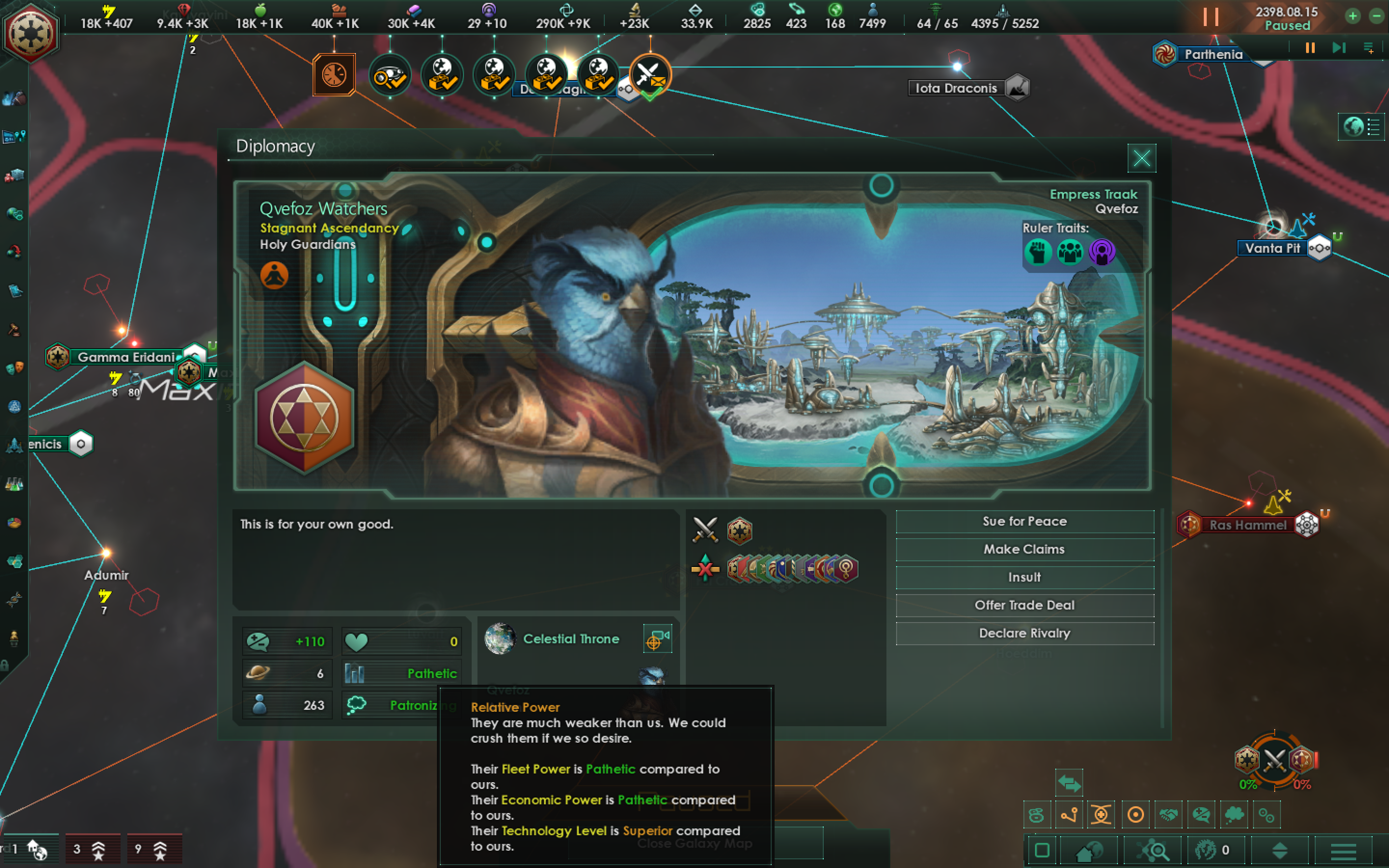Unpause the game with the pause button
This screenshot has width=1389, height=868.
coord(1212,17)
